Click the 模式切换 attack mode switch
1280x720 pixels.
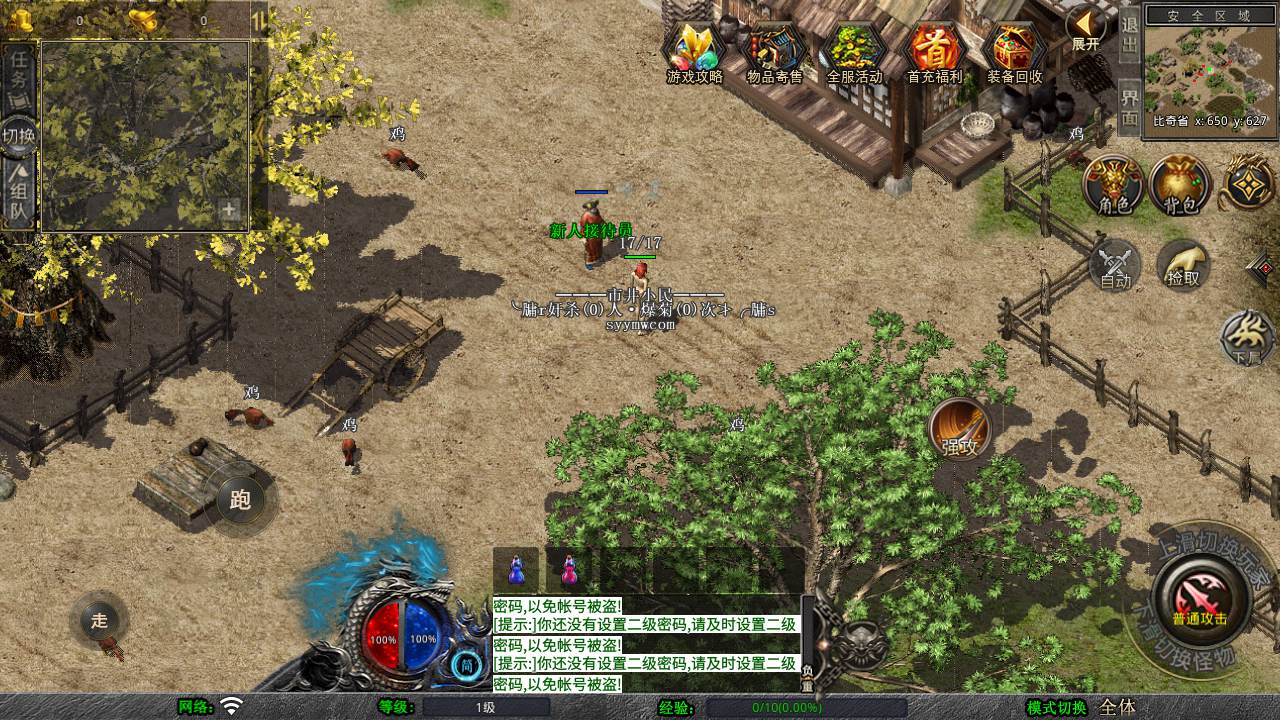(1056, 707)
